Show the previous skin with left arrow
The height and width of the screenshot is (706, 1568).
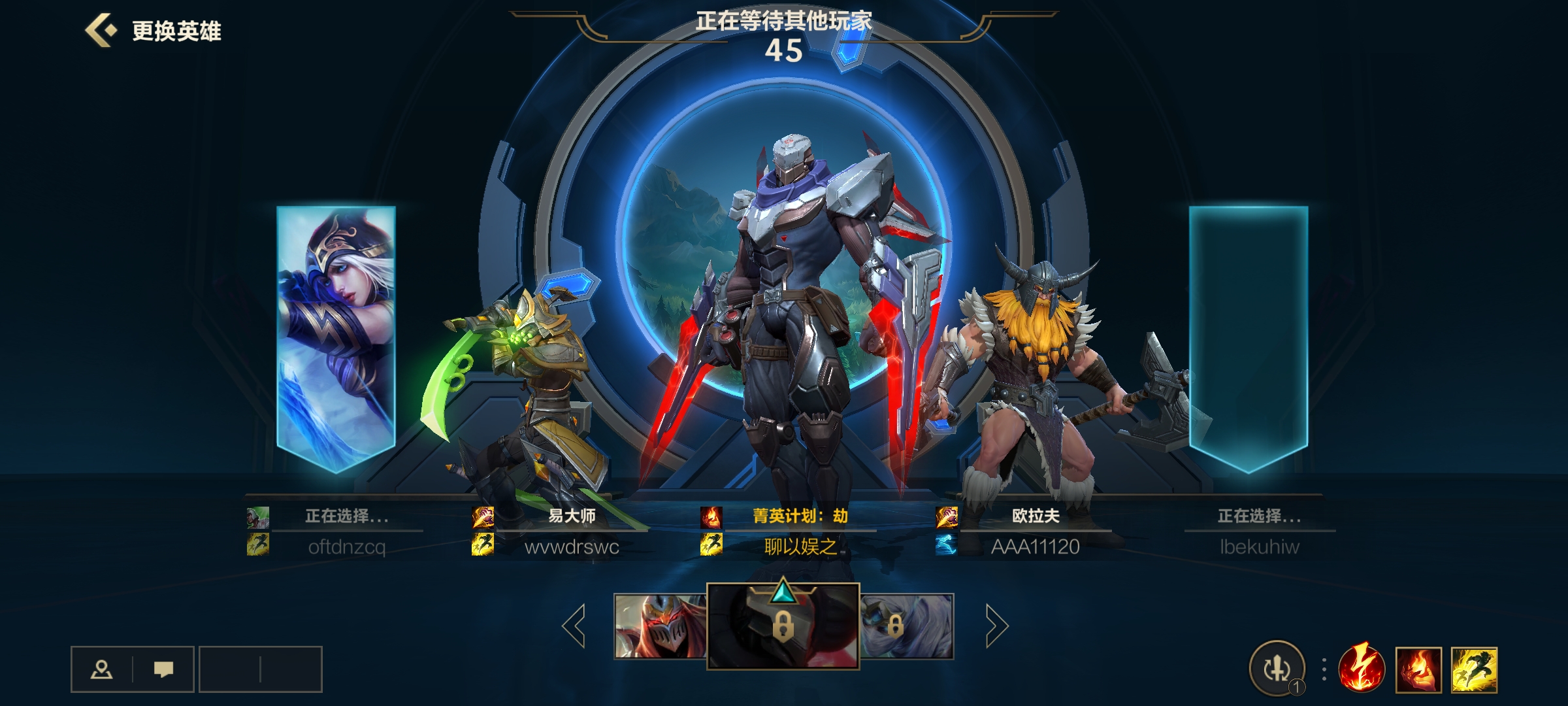[x=574, y=626]
